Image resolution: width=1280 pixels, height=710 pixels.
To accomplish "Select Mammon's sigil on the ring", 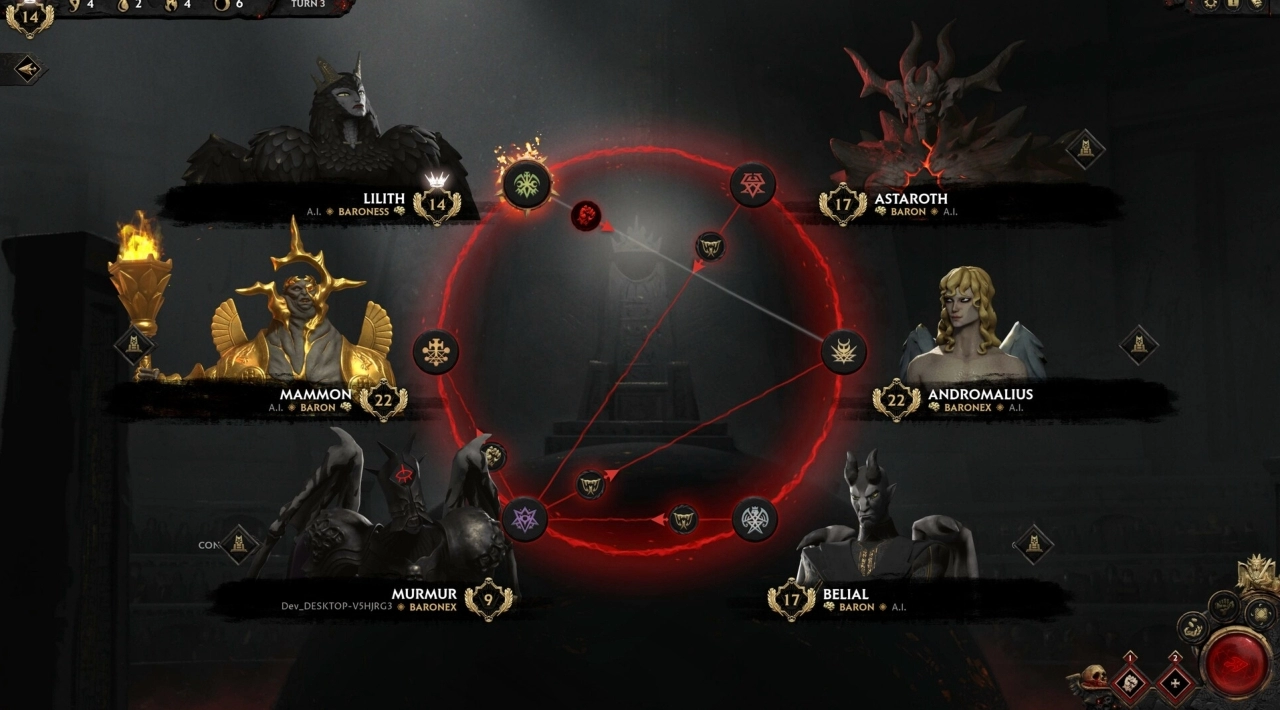I will pyautogui.click(x=435, y=351).
